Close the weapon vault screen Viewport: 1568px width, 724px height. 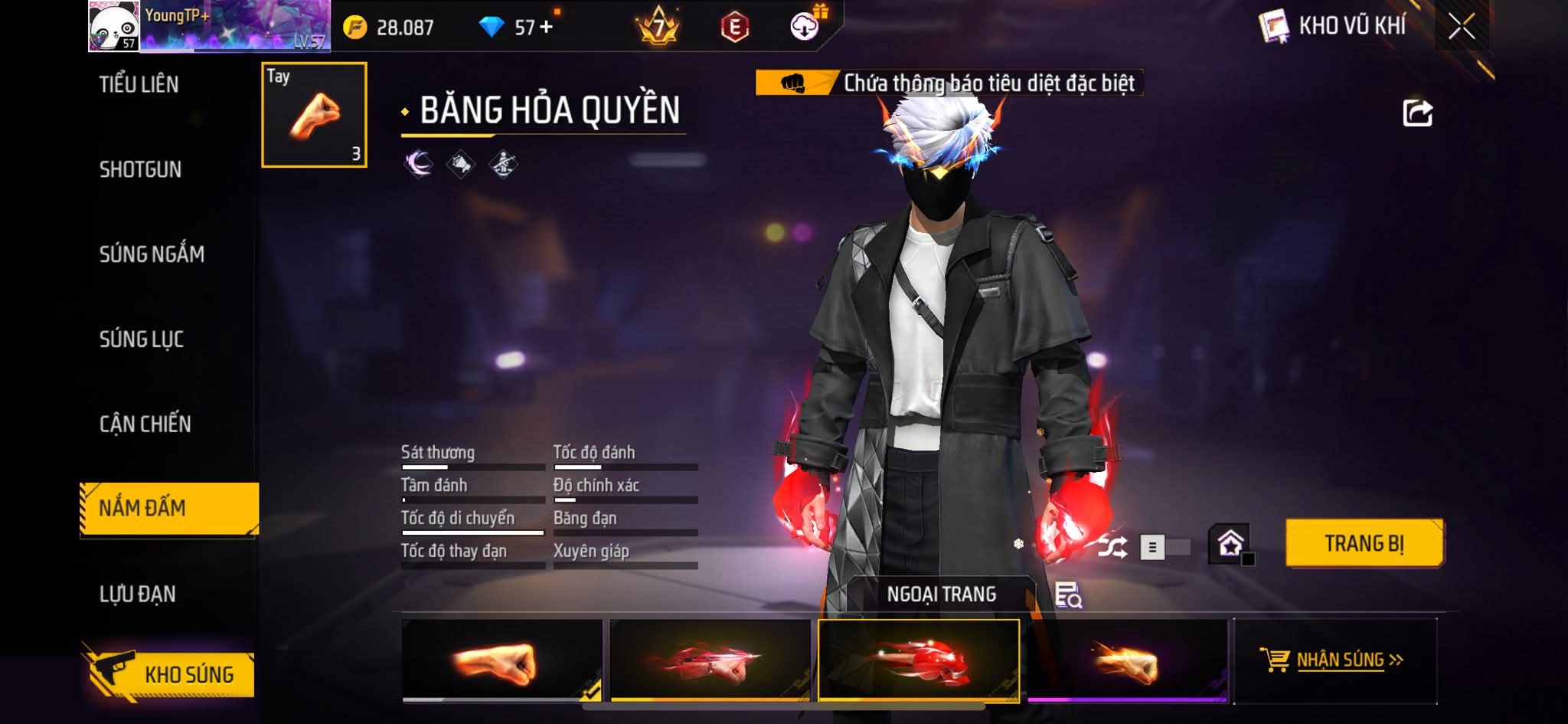click(1461, 27)
